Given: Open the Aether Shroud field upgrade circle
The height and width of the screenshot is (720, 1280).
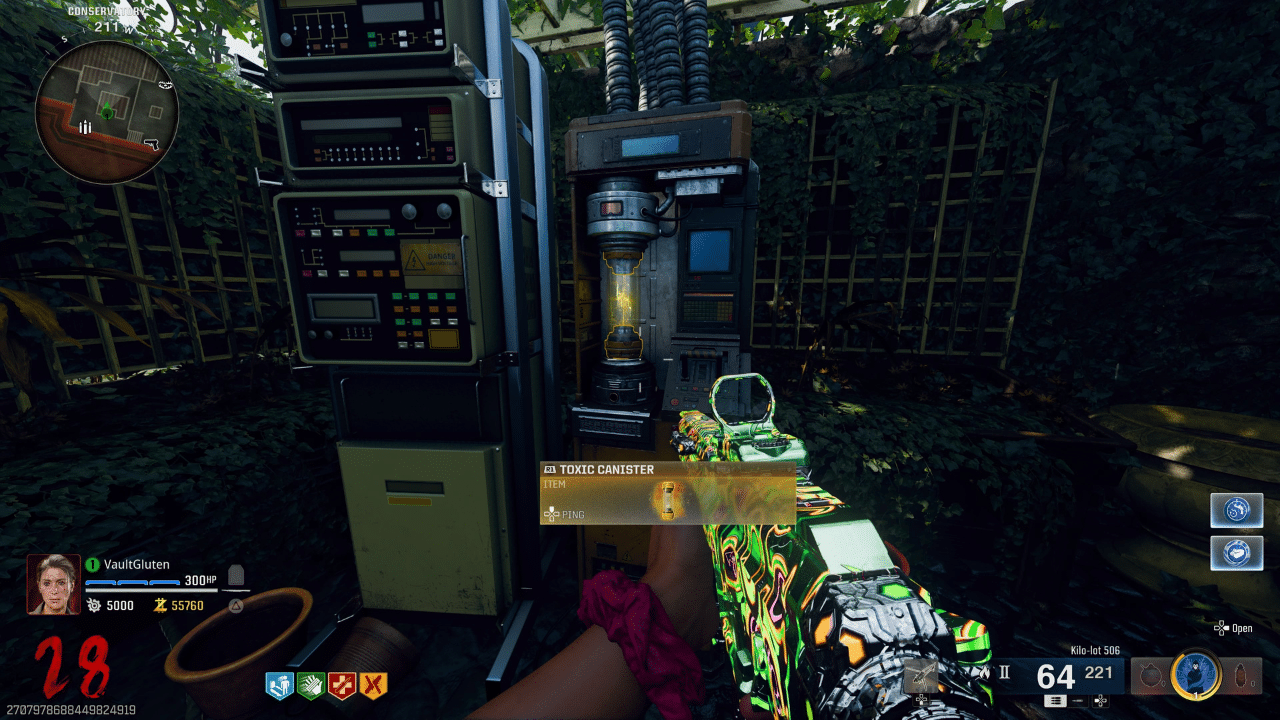Looking at the screenshot, I should pyautogui.click(x=1194, y=675).
